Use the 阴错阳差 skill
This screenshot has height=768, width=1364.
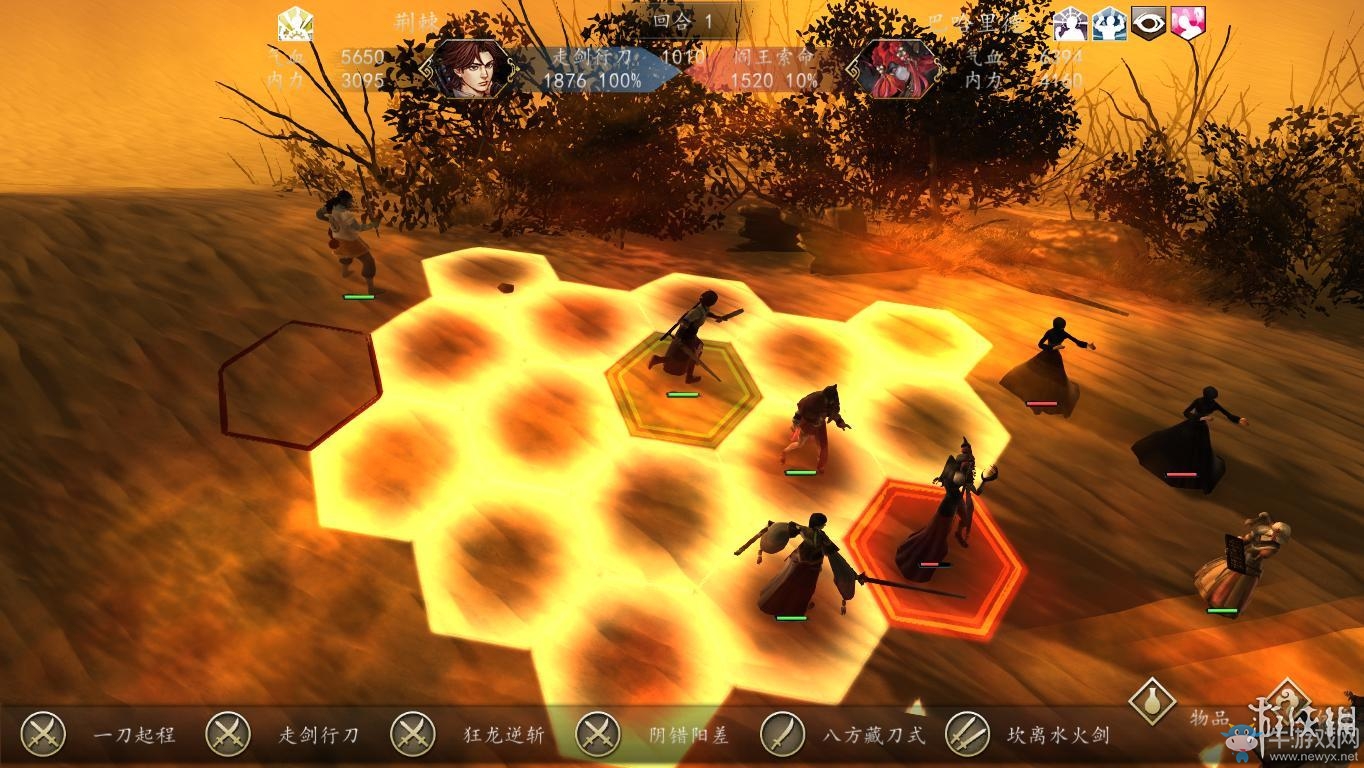(597, 735)
